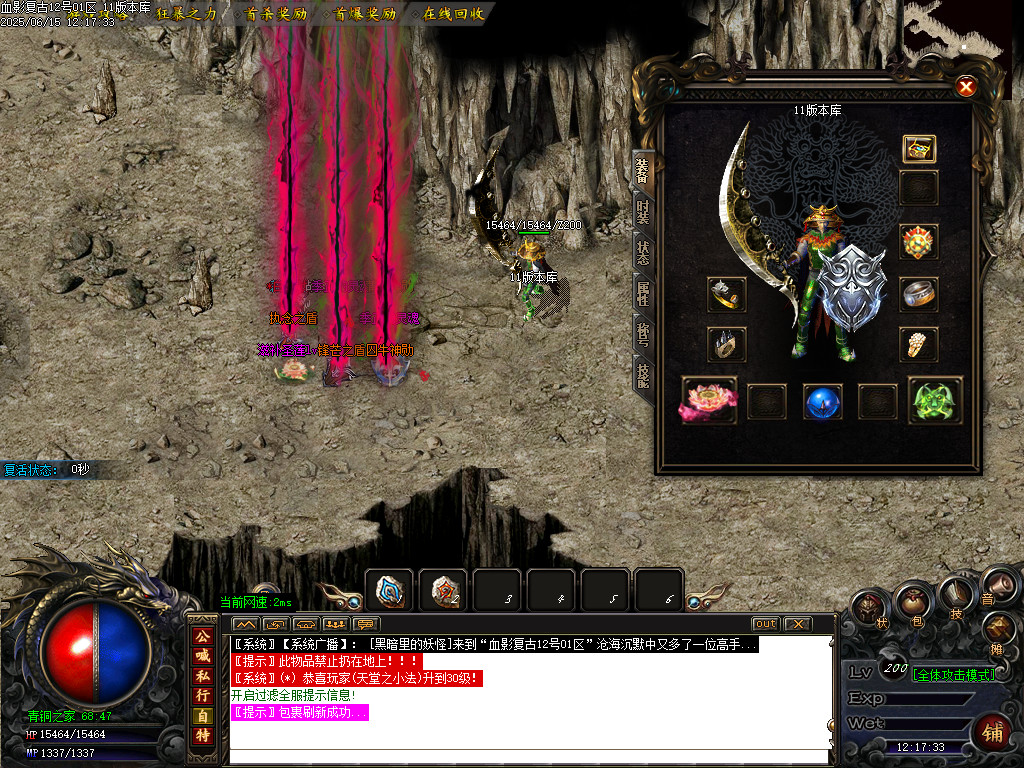Open 在线回收 online recycle menu
This screenshot has width=1024, height=768.
453,14
